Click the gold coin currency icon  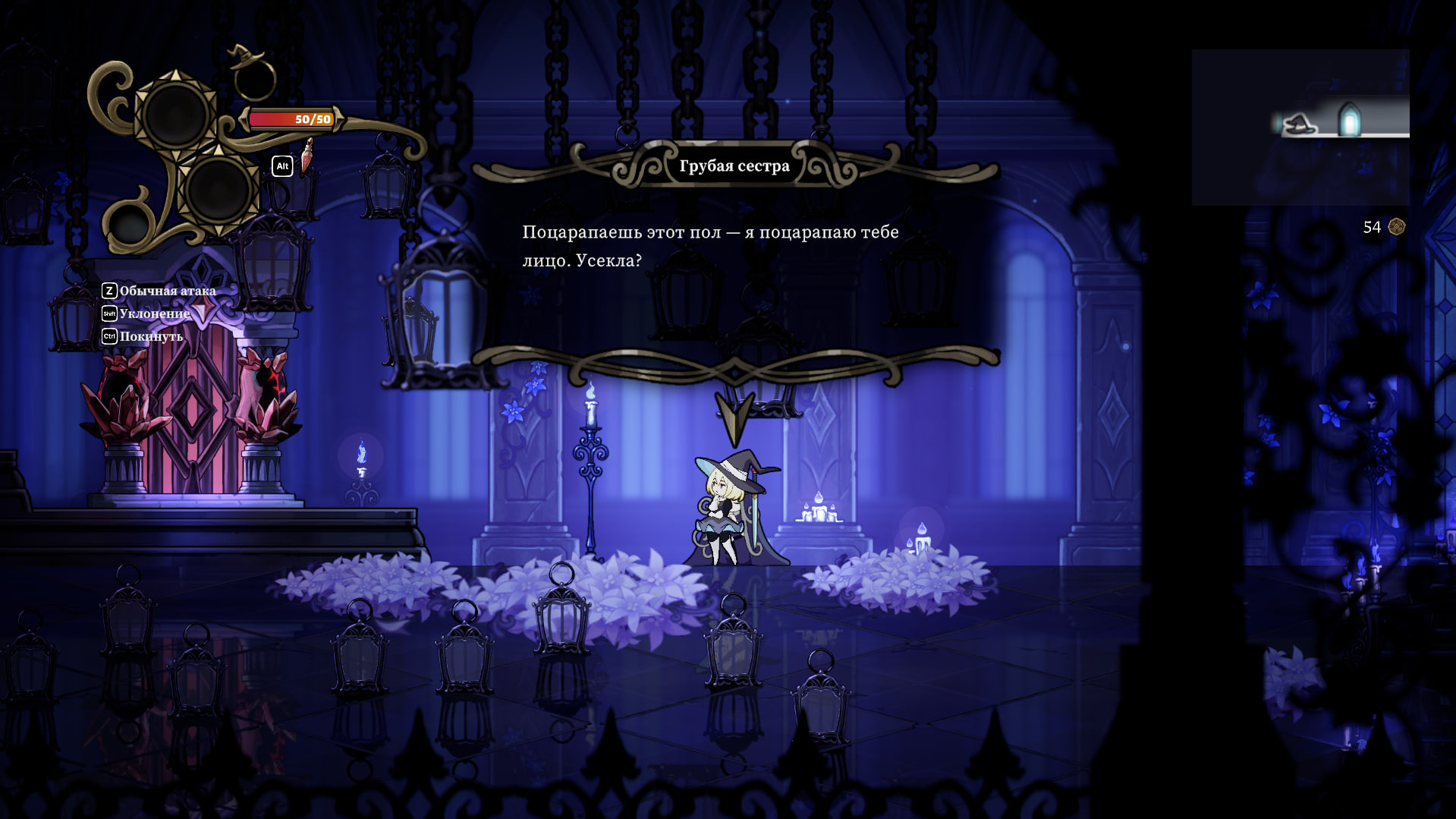tap(1396, 227)
